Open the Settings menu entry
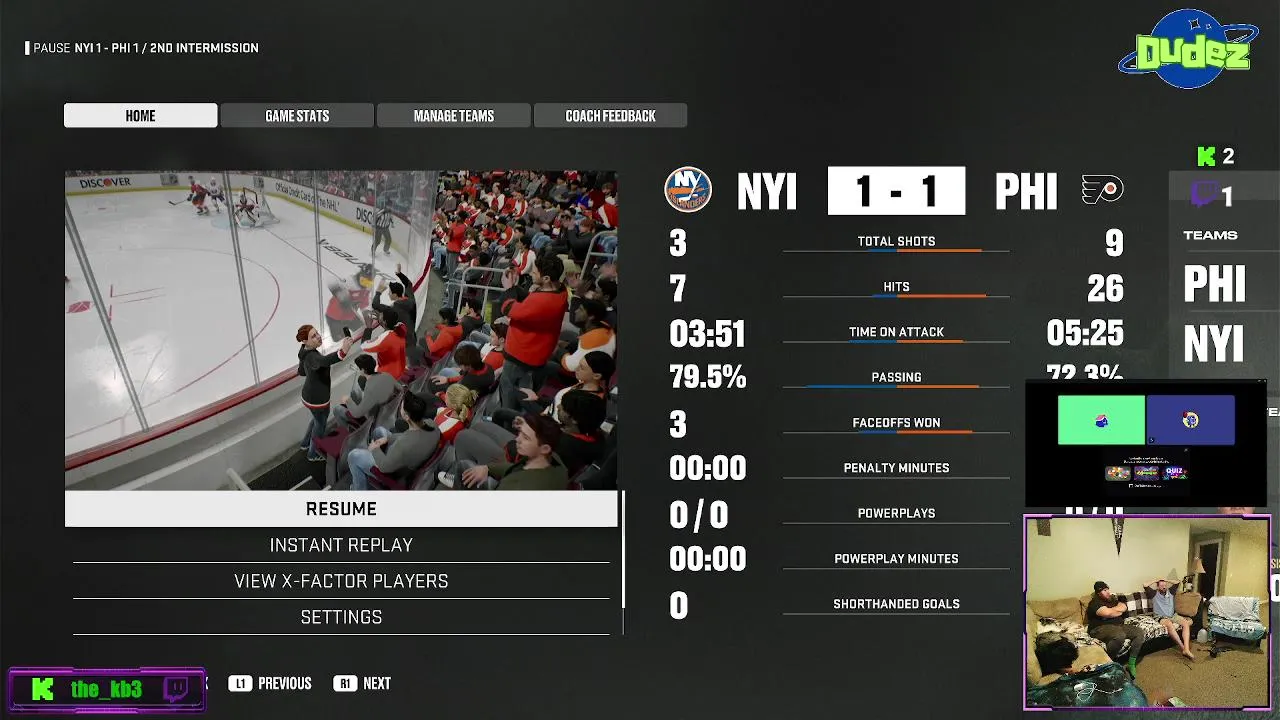The image size is (1280, 720). 341,617
